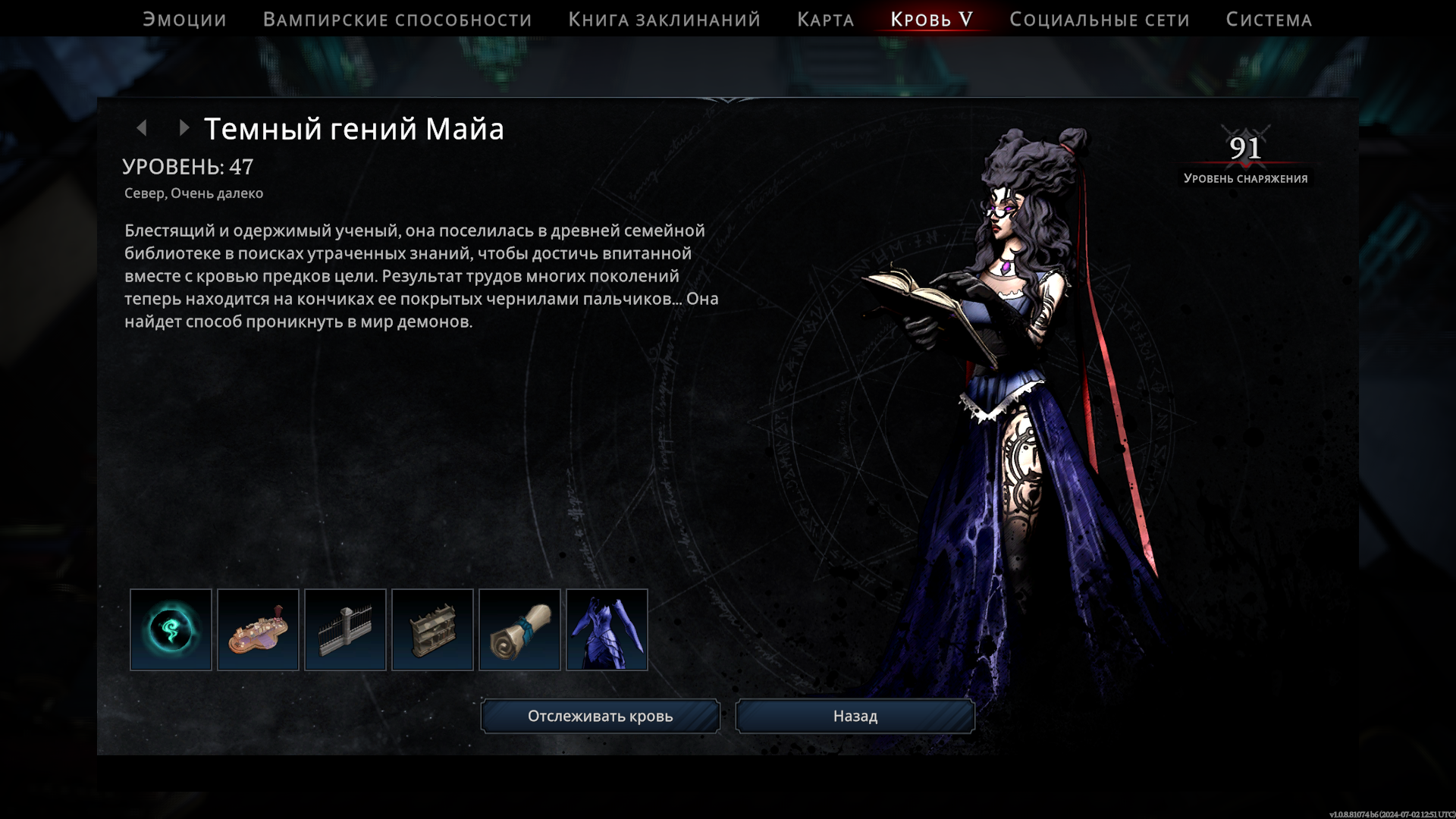1456x819 pixels.
Task: Select the blue robe reward icon
Action: (607, 629)
